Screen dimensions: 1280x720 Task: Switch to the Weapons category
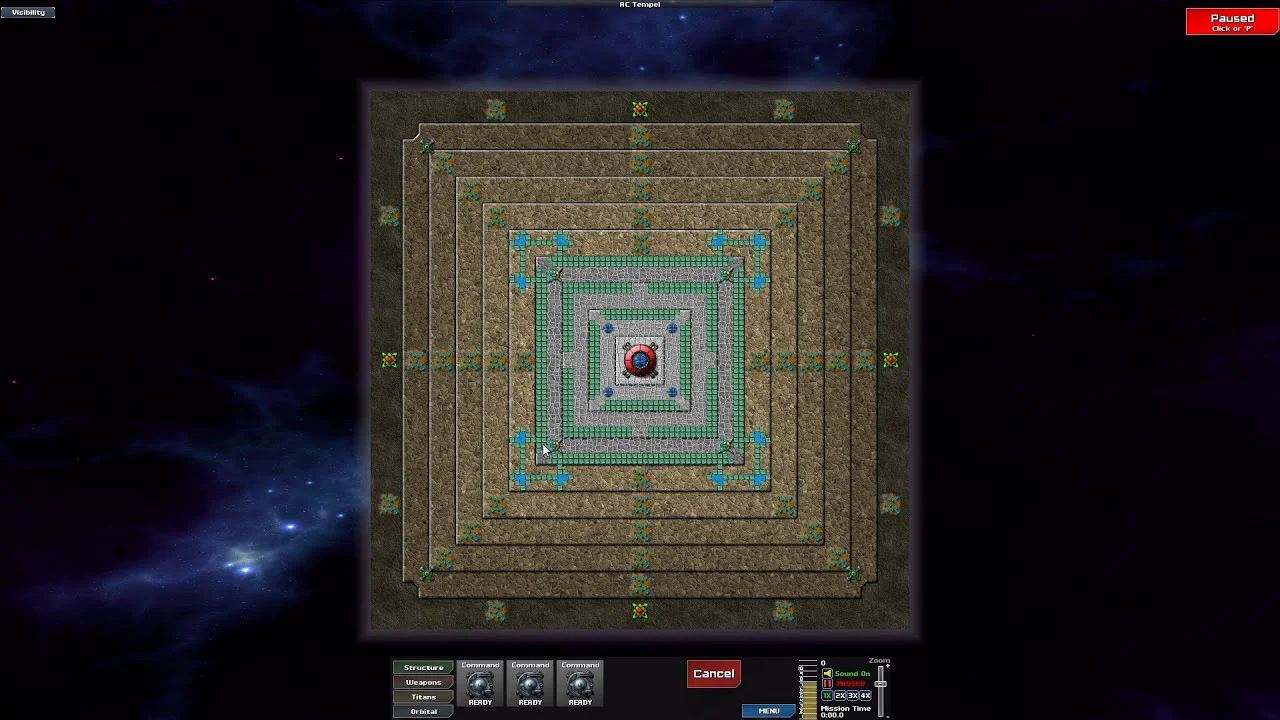[423, 682]
